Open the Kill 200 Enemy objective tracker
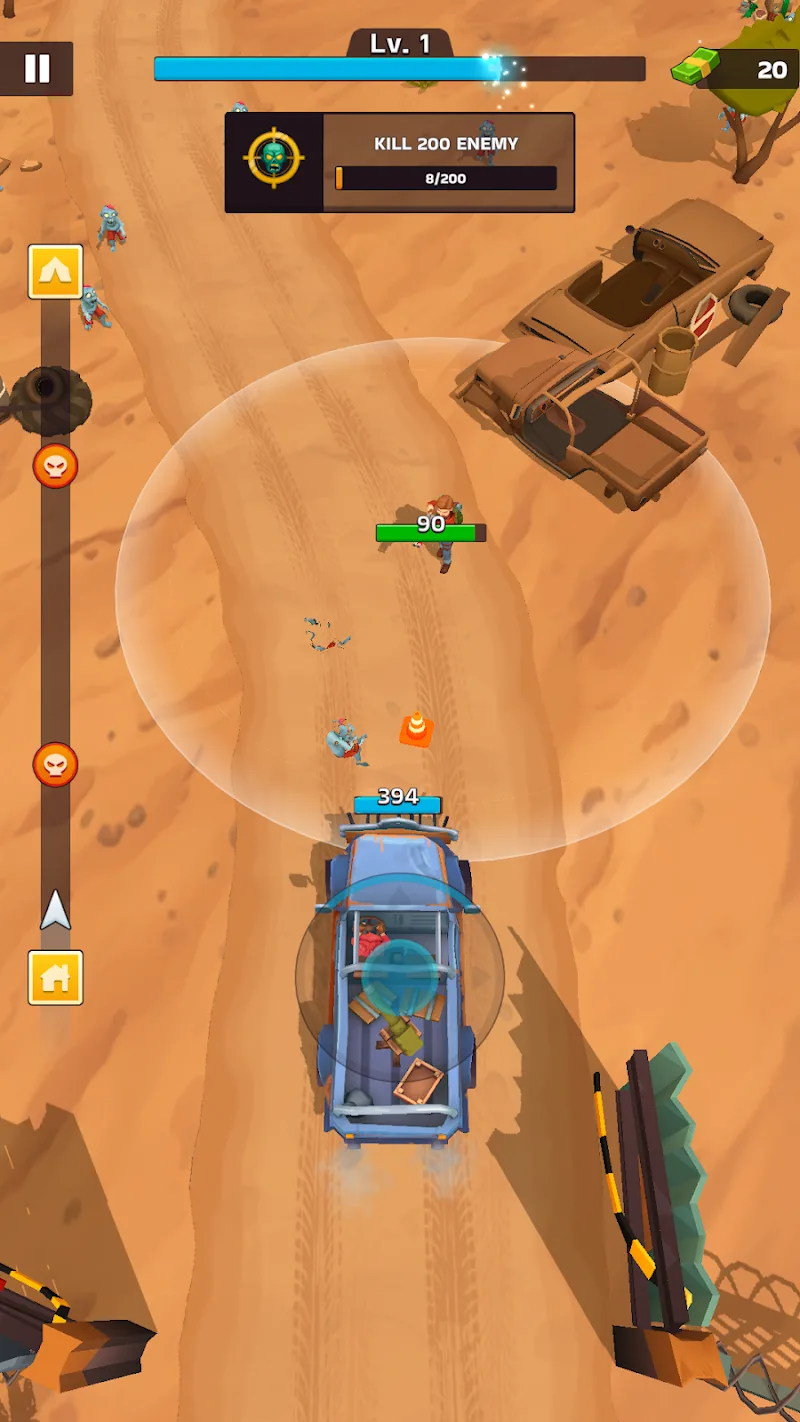 click(x=400, y=162)
